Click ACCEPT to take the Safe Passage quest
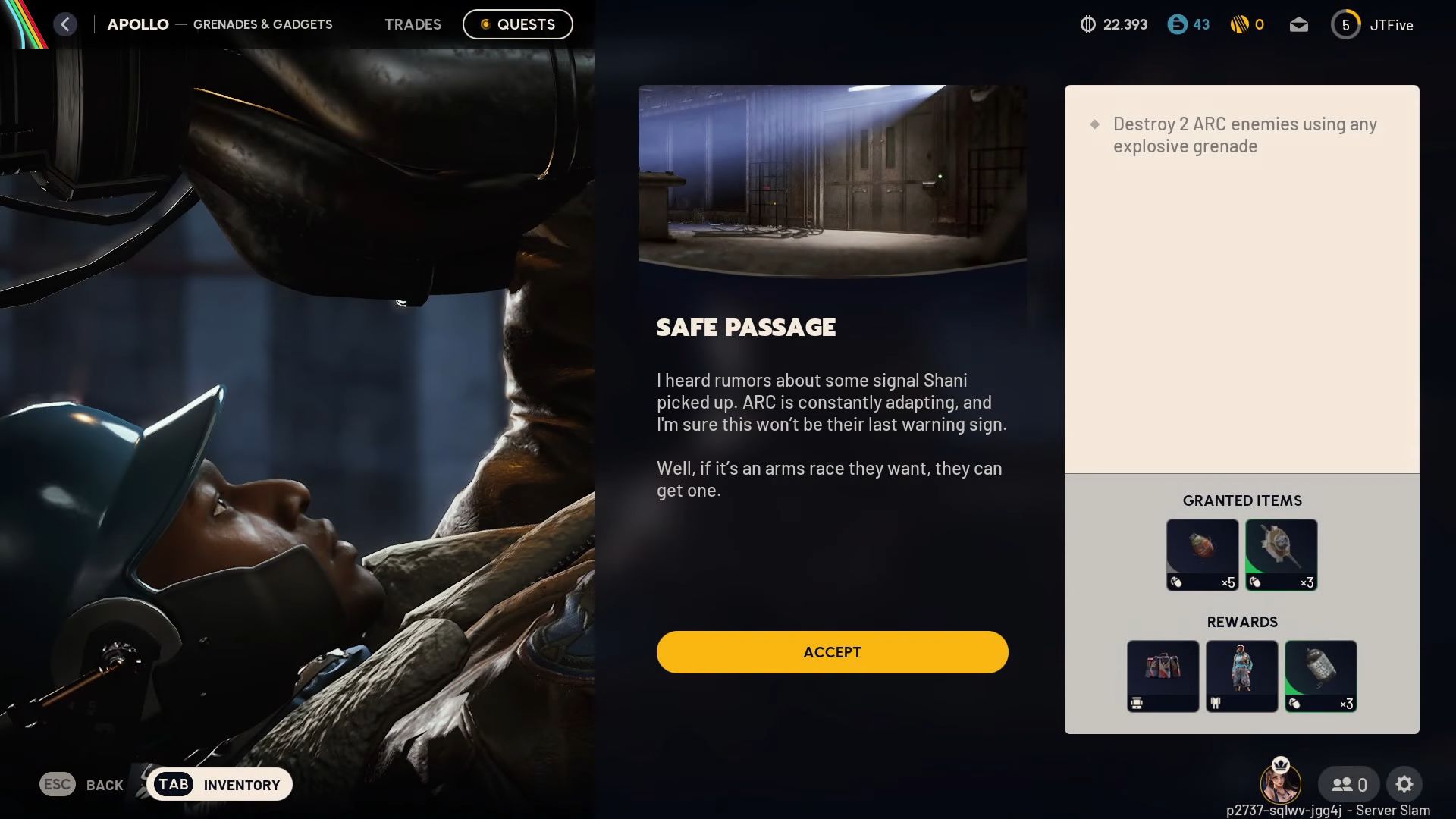 [x=832, y=651]
